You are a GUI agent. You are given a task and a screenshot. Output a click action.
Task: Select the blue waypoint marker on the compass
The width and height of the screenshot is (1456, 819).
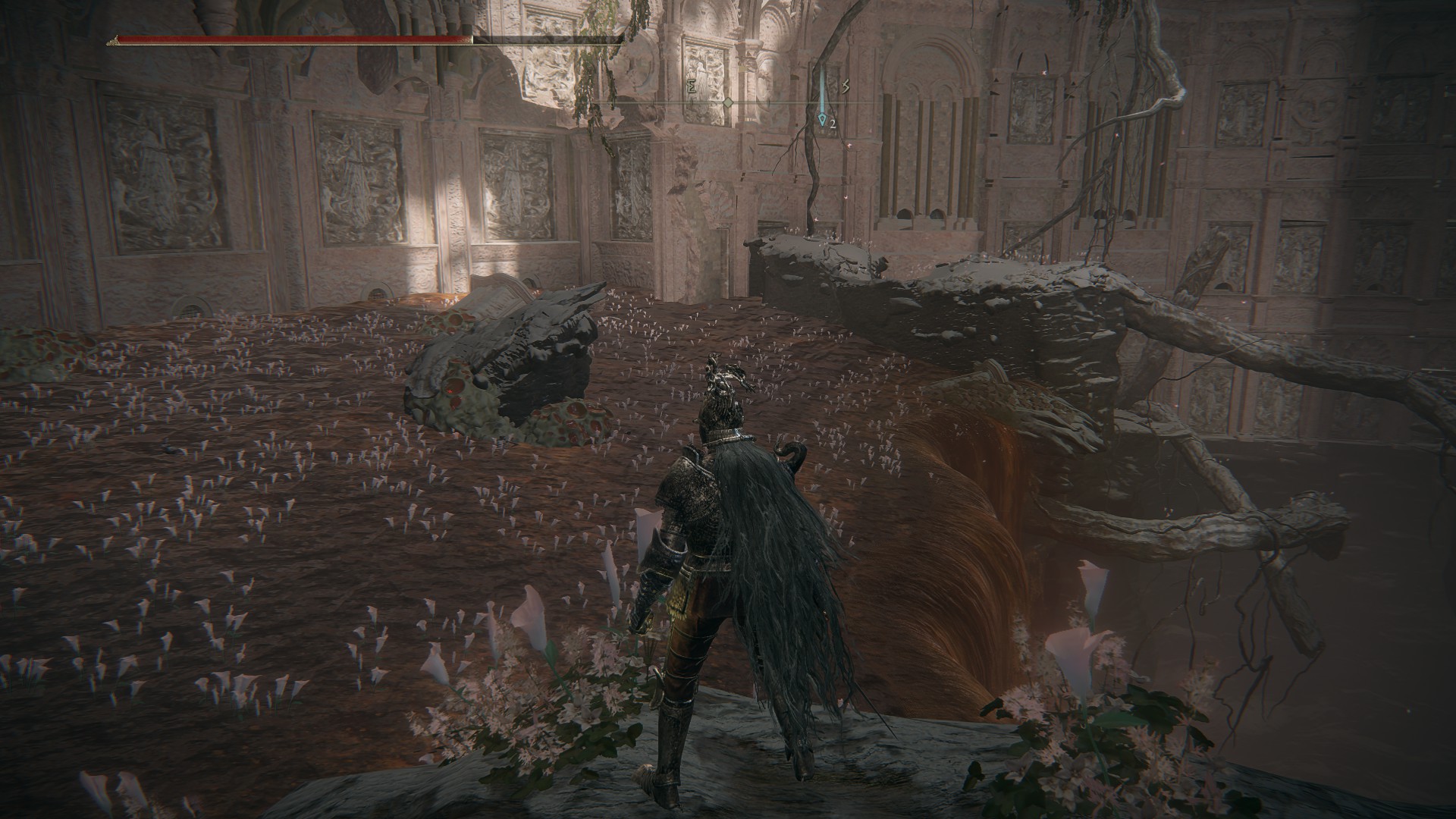pos(822,118)
